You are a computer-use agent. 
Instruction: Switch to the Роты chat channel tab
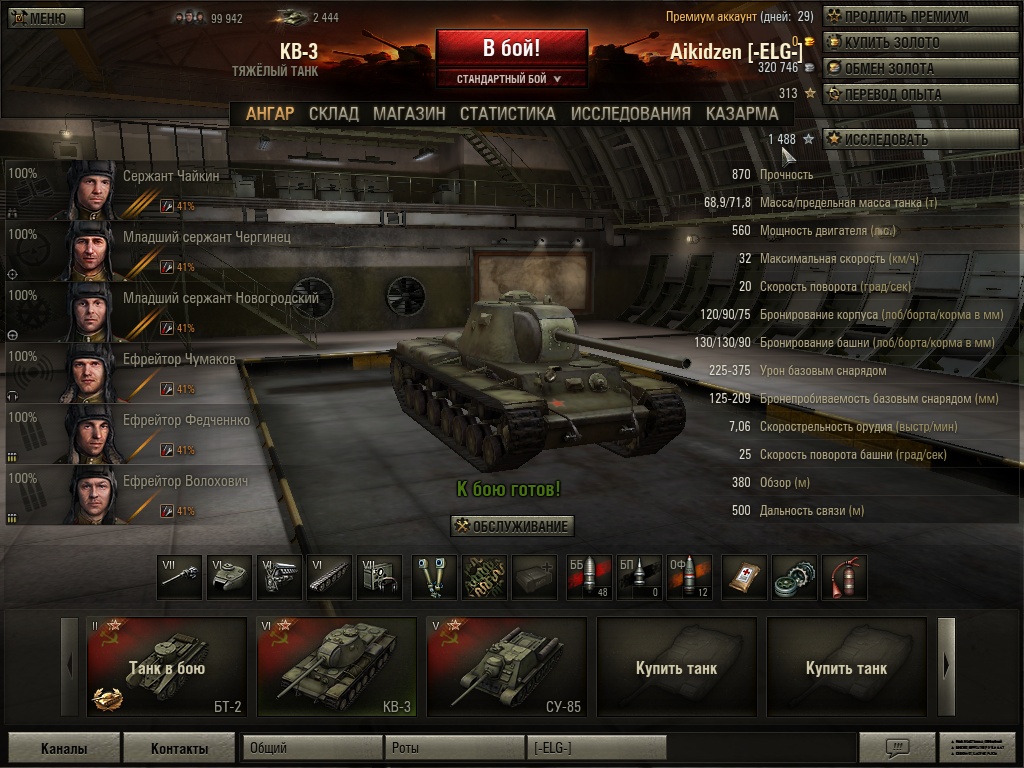[x=453, y=748]
